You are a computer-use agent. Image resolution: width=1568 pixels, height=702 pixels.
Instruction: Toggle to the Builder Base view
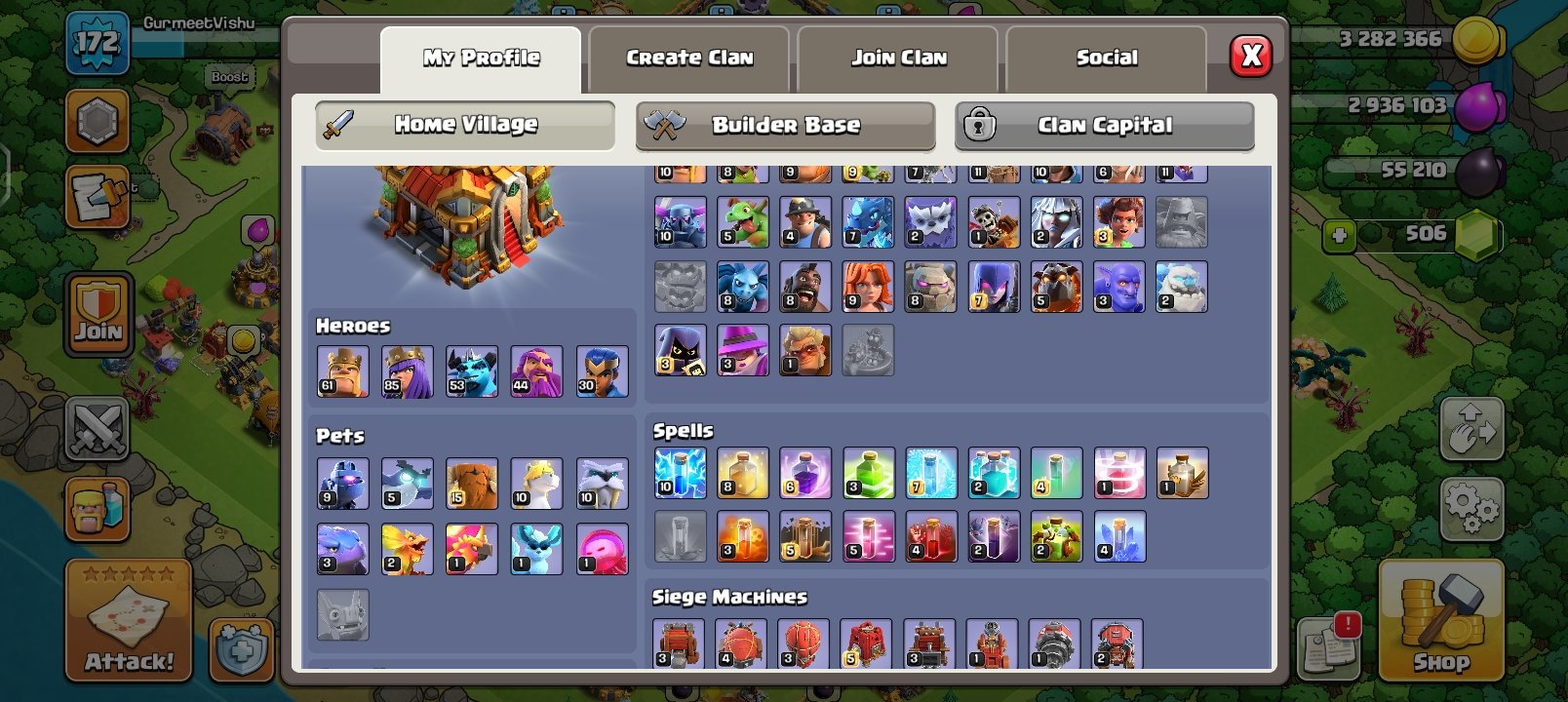(x=786, y=125)
